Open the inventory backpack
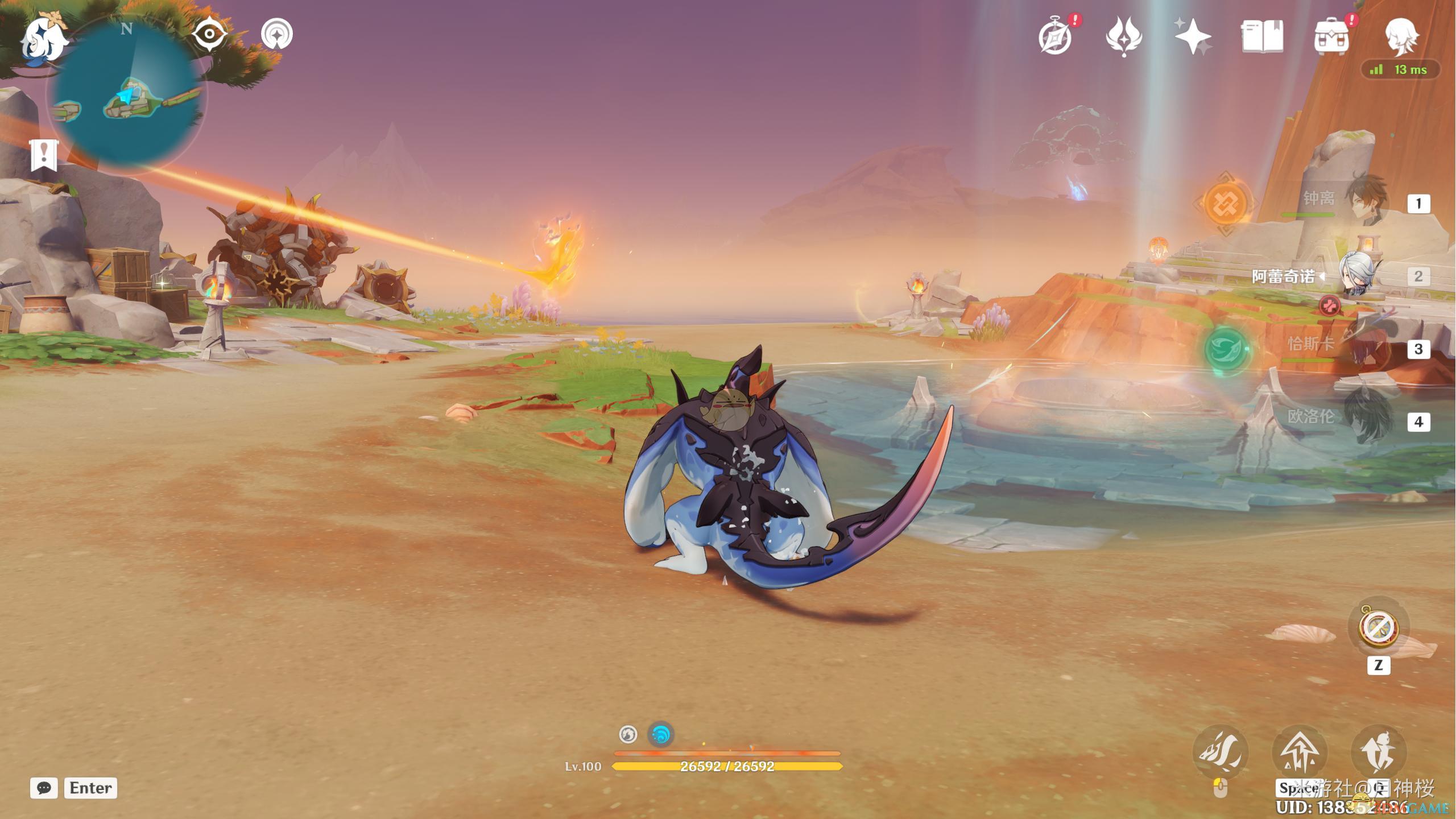Viewport: 1456px width, 819px height. (x=1331, y=38)
